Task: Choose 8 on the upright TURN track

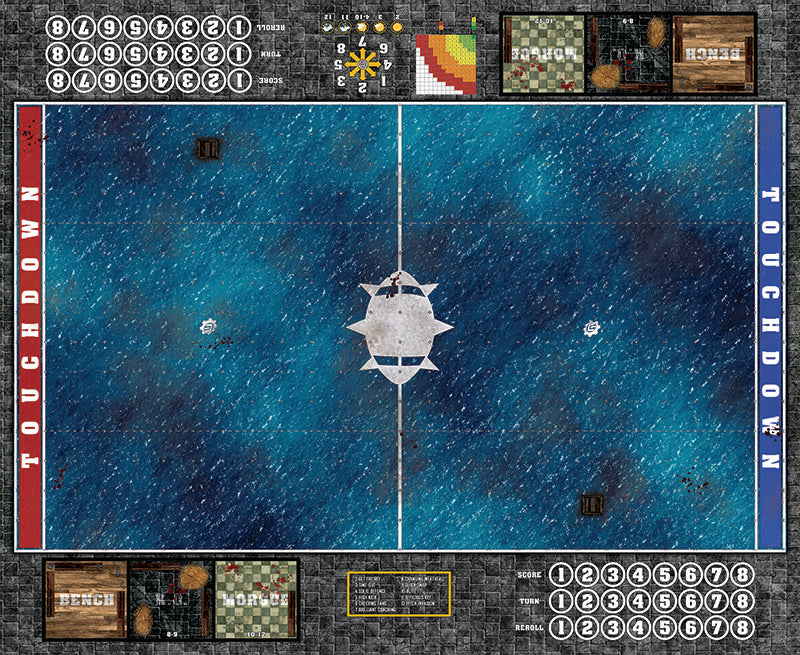Action: pos(741,600)
